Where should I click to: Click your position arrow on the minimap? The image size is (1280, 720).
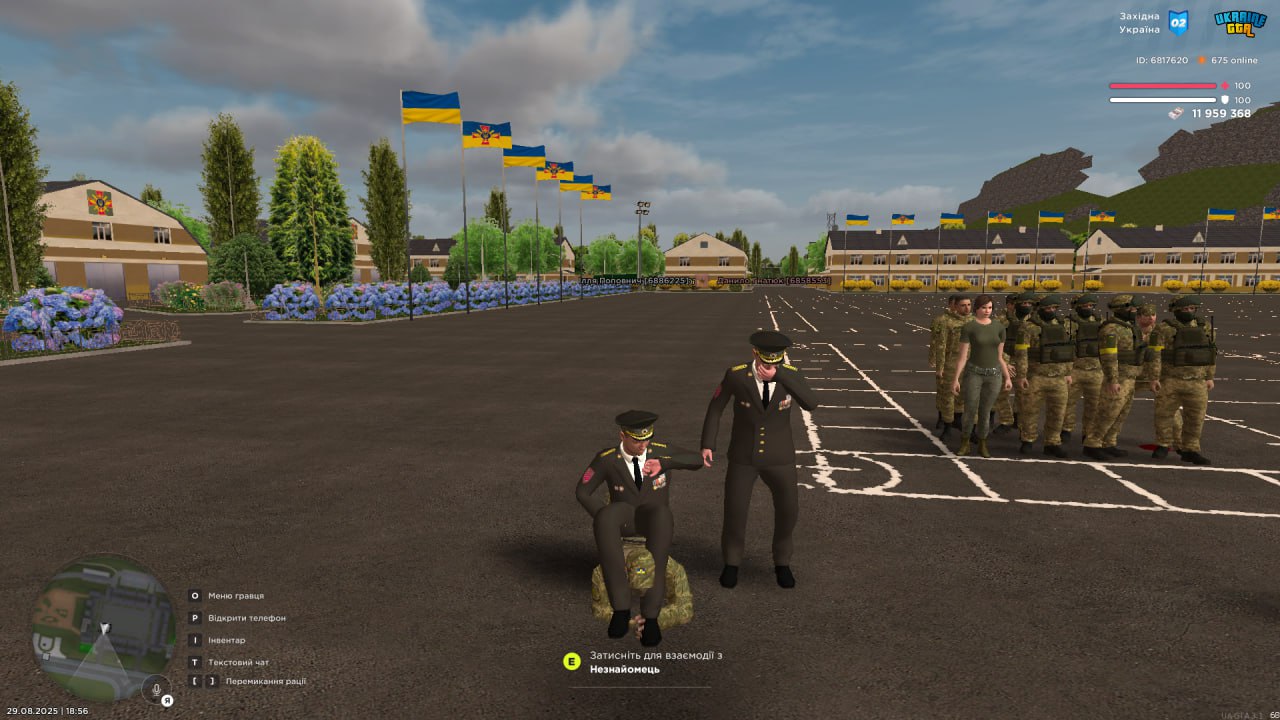pos(104,627)
